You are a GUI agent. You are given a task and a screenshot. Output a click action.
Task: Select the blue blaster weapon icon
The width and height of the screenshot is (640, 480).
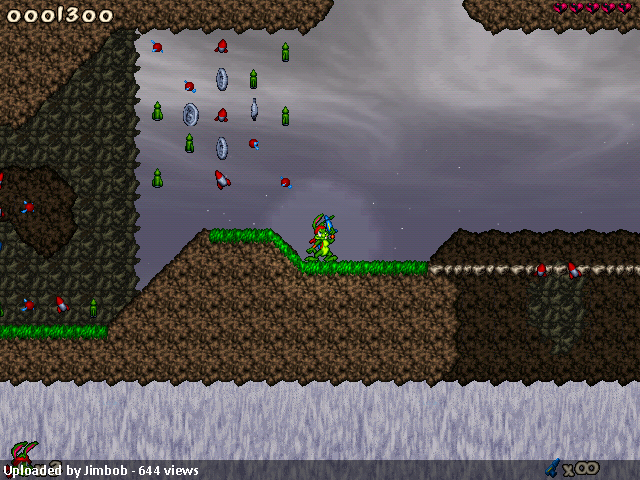(x=552, y=466)
